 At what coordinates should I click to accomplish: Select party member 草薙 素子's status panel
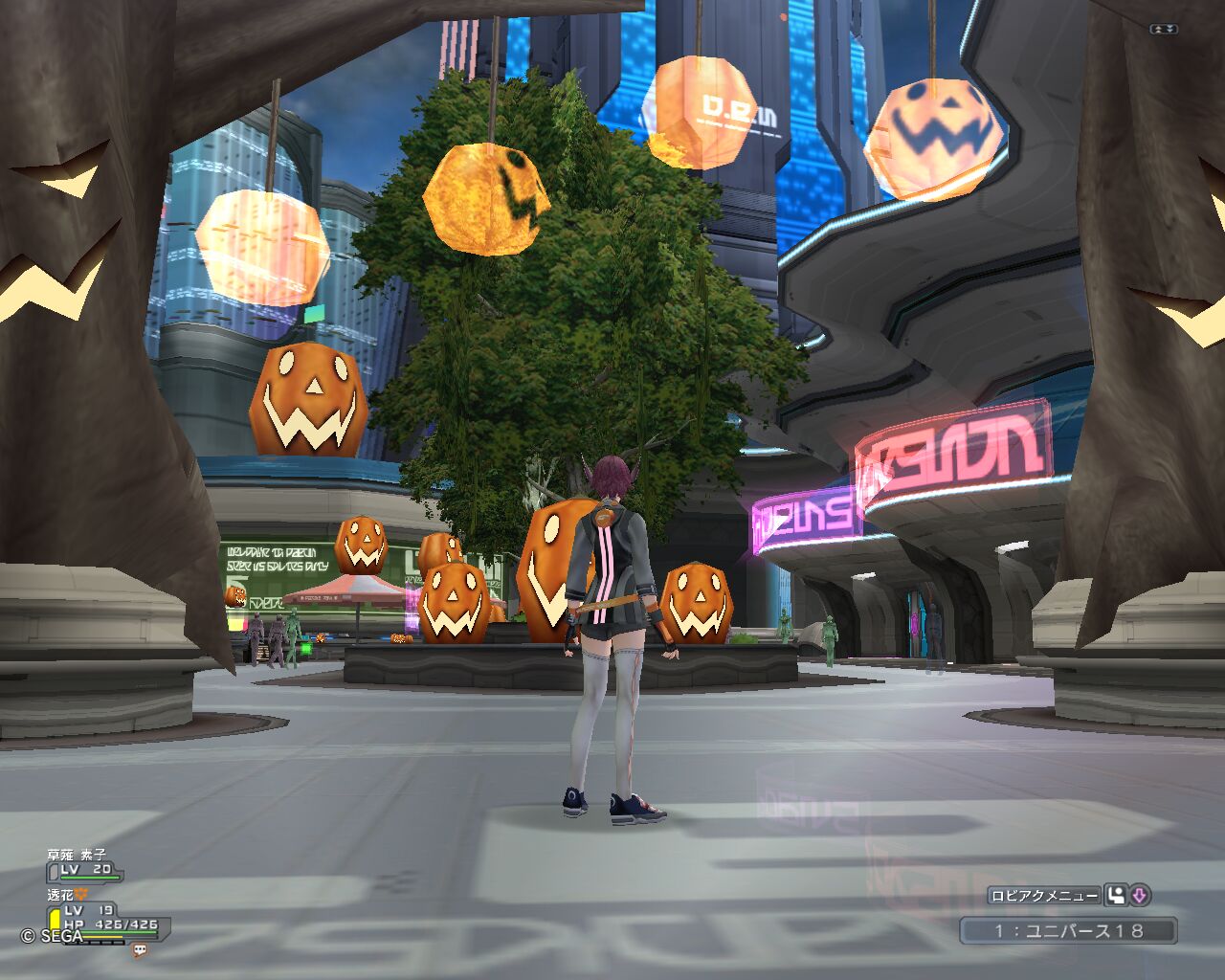coord(84,864)
